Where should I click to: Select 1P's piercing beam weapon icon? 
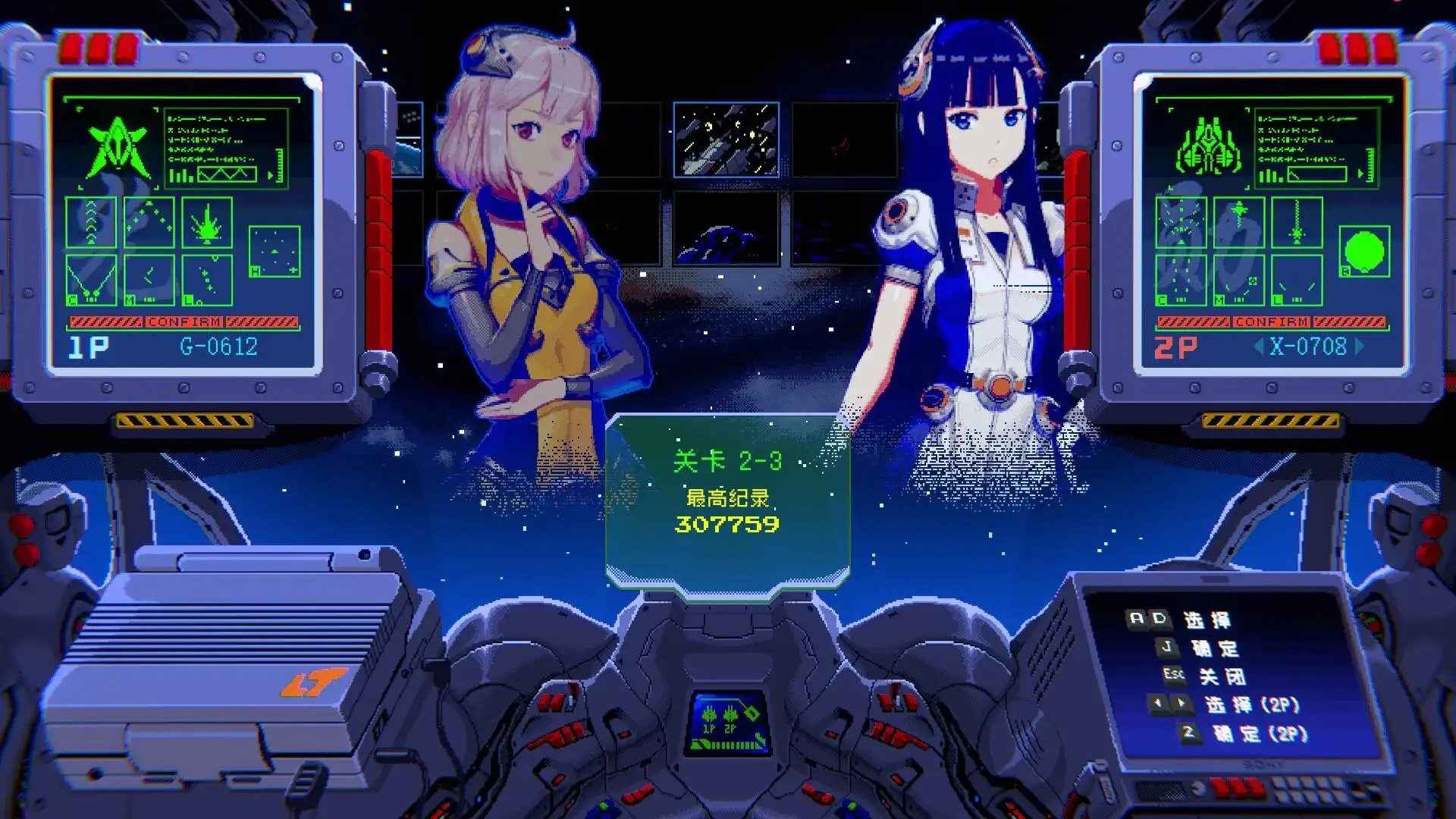pos(208,222)
